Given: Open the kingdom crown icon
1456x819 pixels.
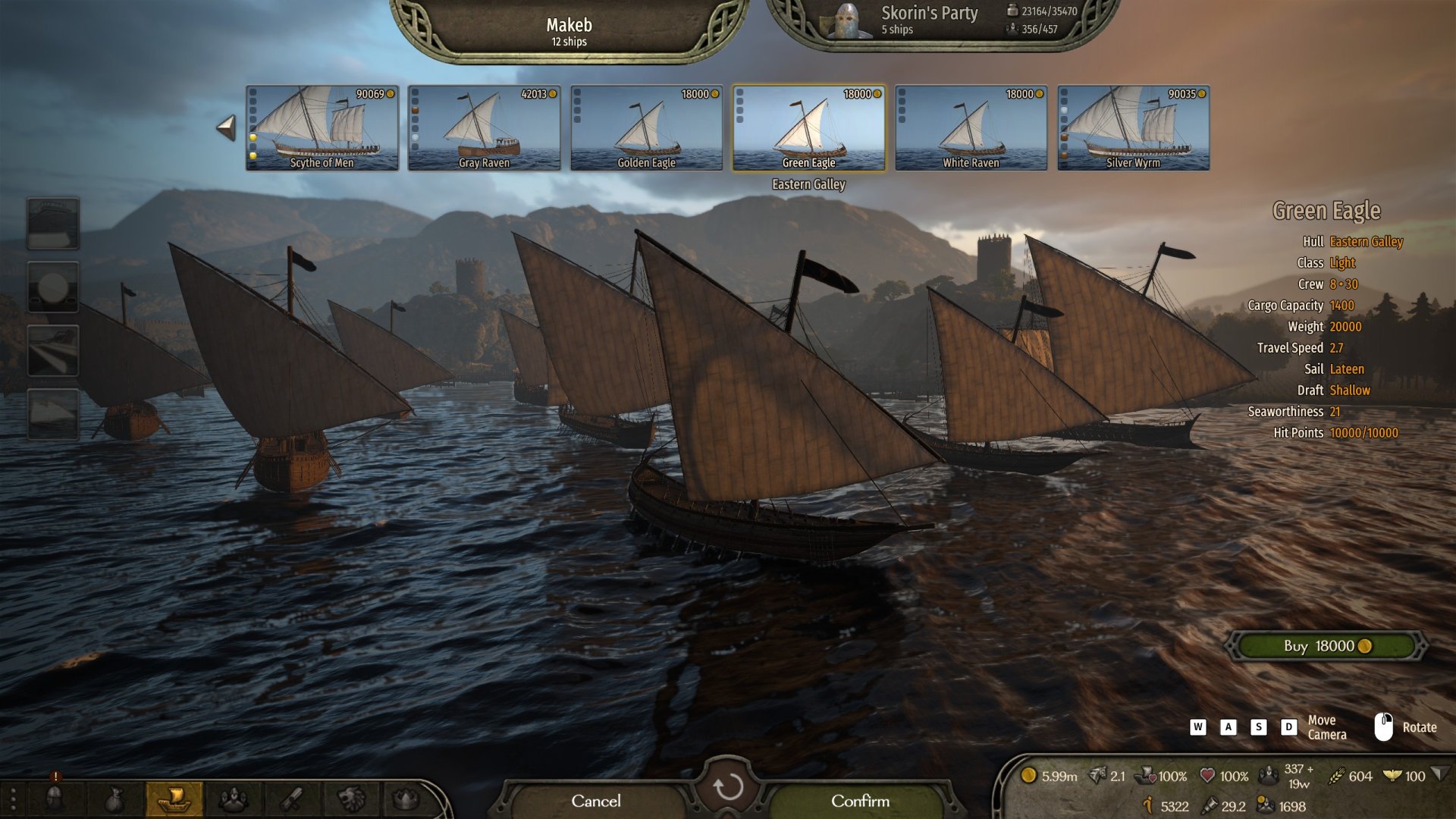Looking at the screenshot, I should [x=406, y=799].
